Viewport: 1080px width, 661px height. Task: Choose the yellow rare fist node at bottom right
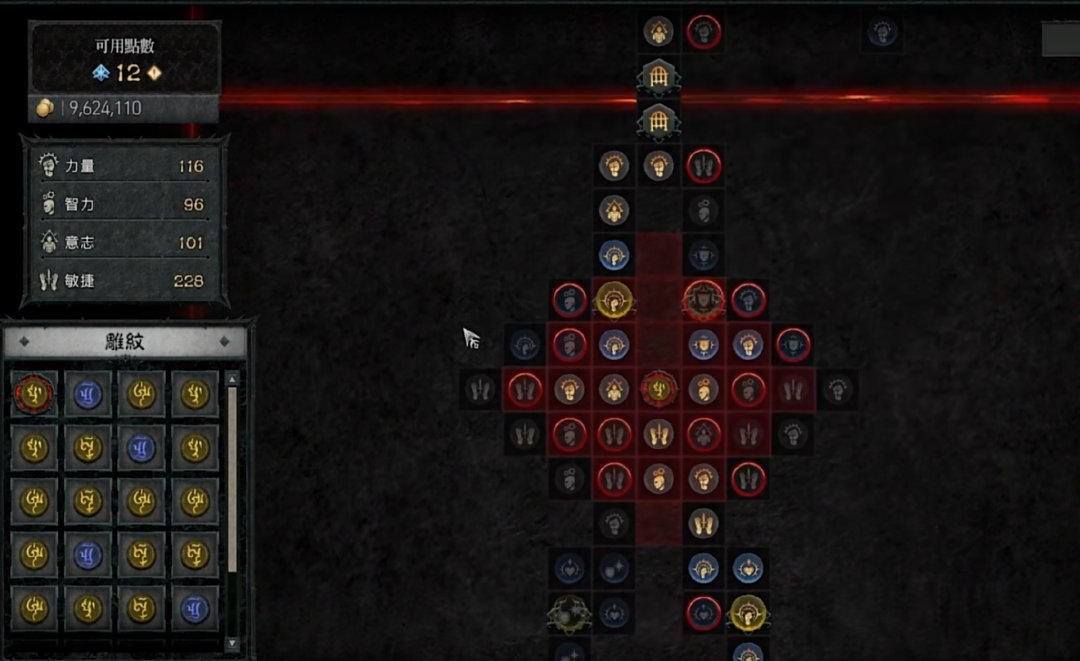pos(748,612)
